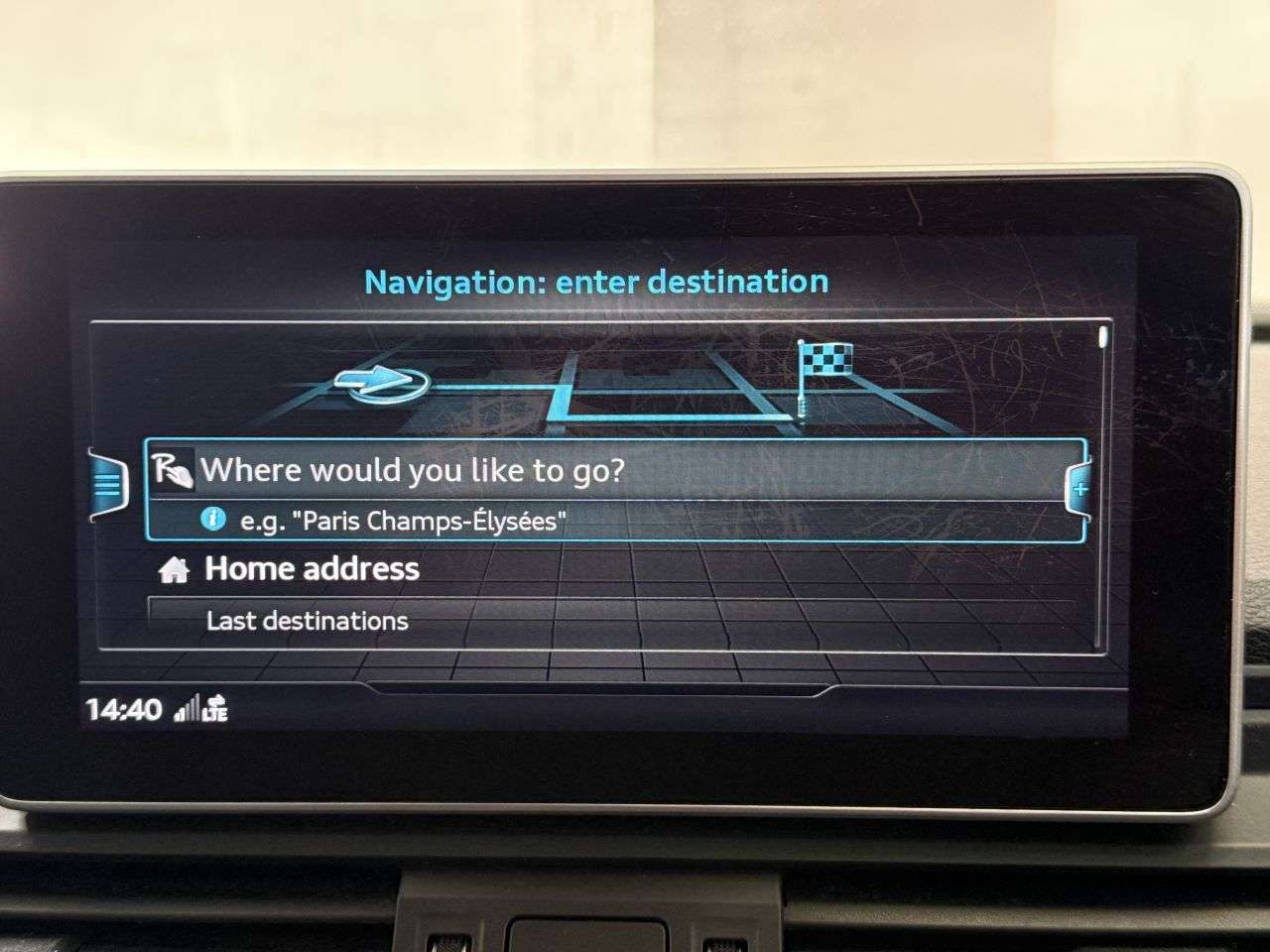Open the left side menu tab

pyautogui.click(x=109, y=485)
